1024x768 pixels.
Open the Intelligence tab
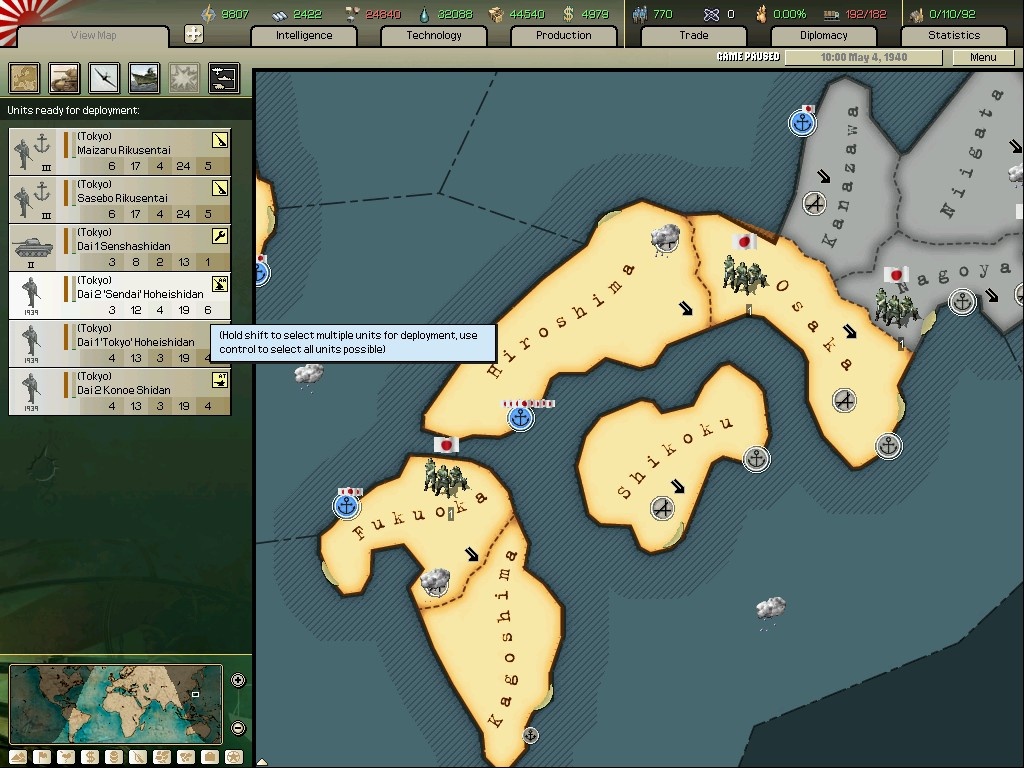304,36
